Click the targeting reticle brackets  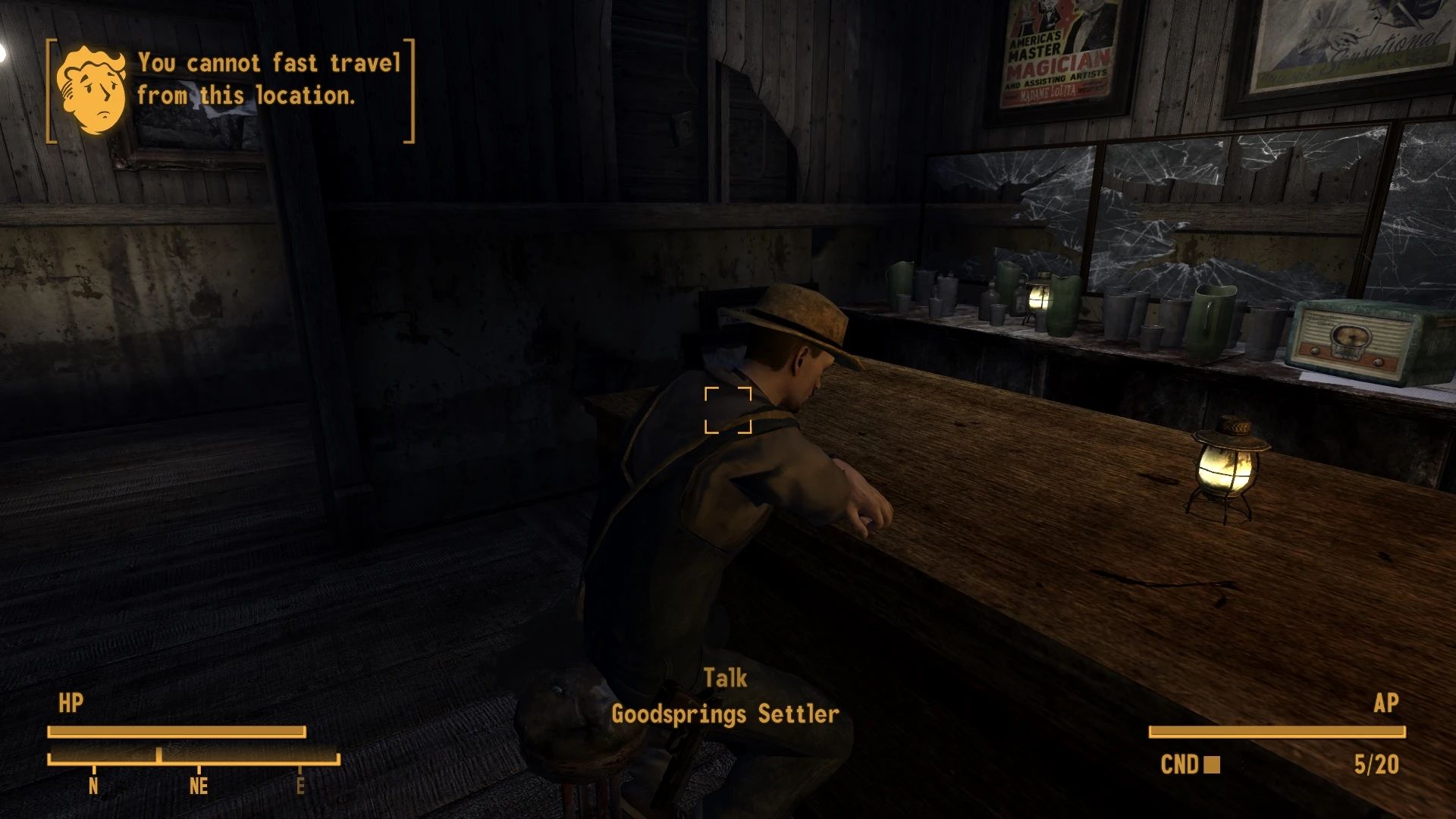(729, 410)
